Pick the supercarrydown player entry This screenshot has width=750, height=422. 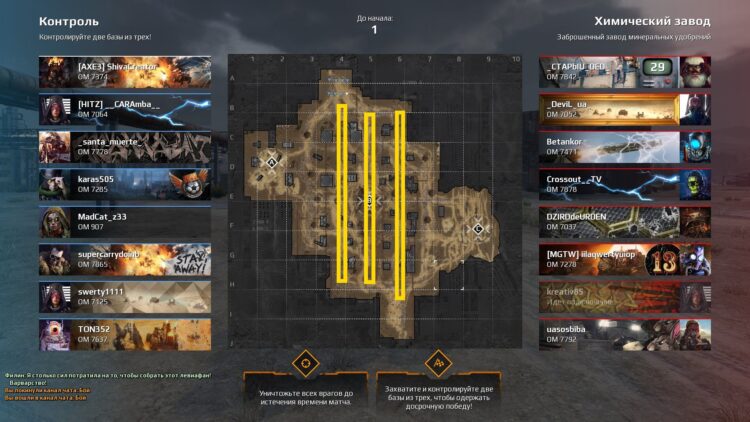pyautogui.click(x=125, y=259)
